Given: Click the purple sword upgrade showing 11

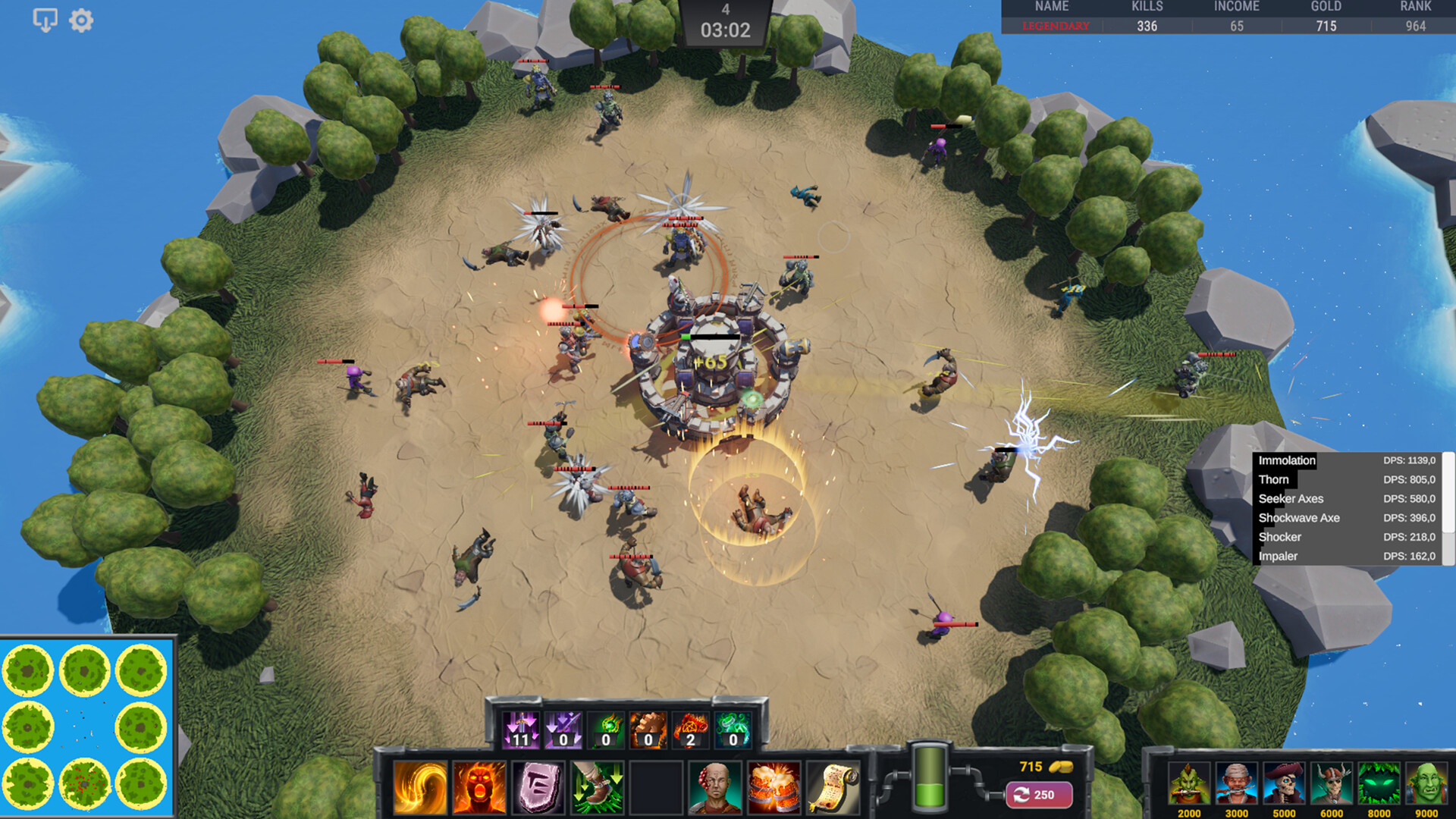Looking at the screenshot, I should coord(521,730).
